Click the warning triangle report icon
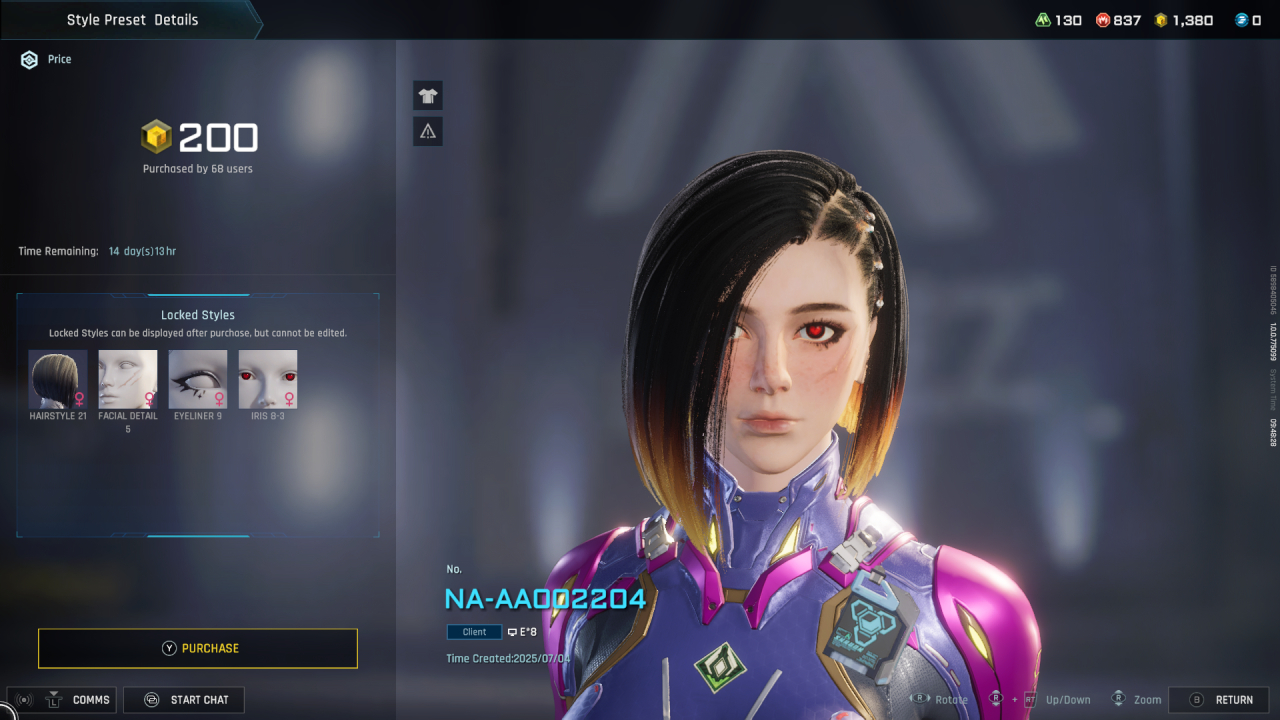Viewport: 1280px width, 720px height. 428,131
